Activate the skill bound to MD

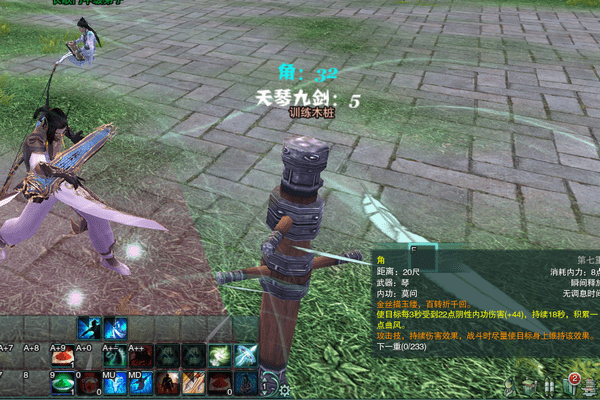point(140,384)
